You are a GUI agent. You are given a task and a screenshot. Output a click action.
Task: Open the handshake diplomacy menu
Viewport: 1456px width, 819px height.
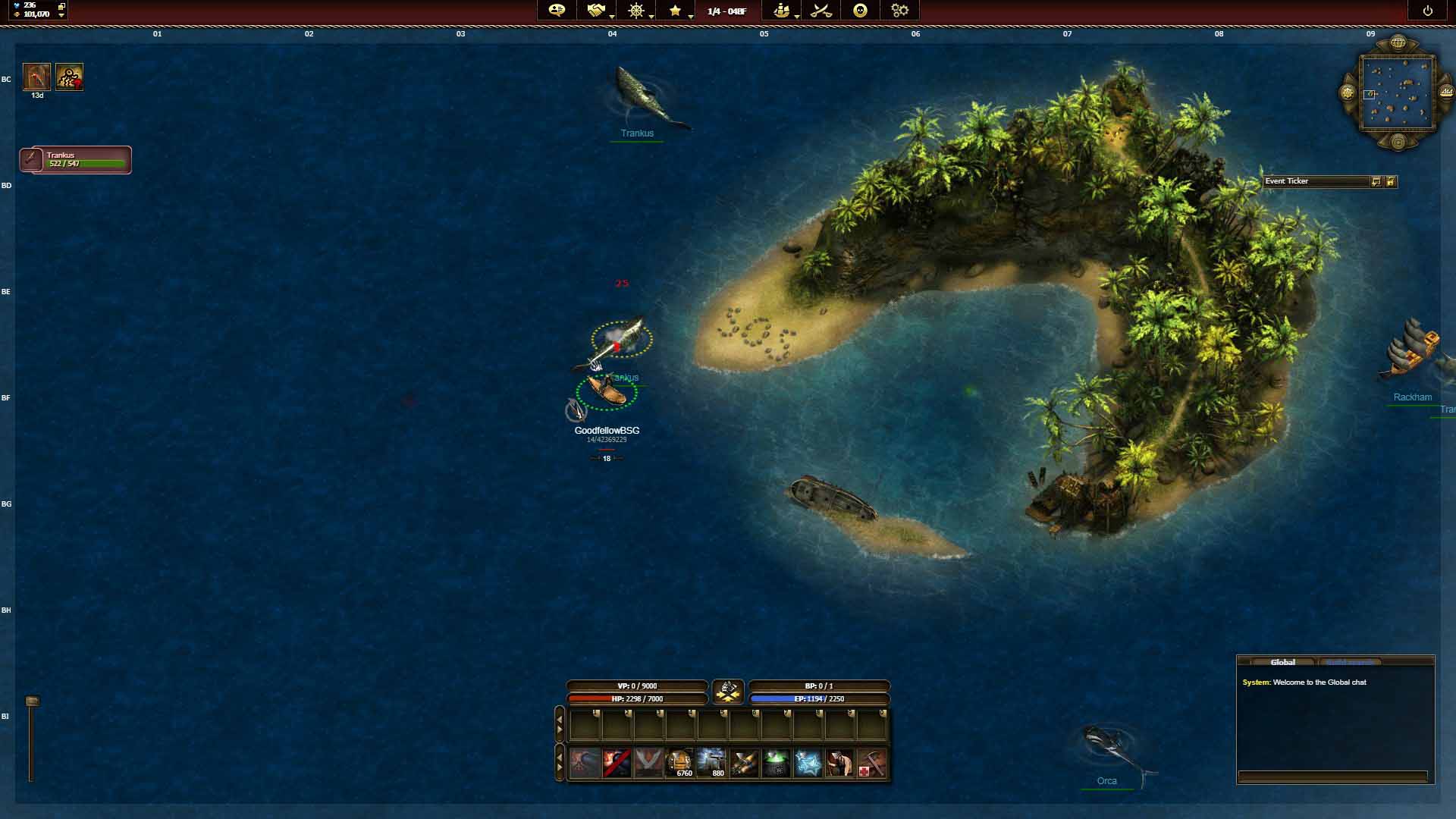[x=596, y=11]
